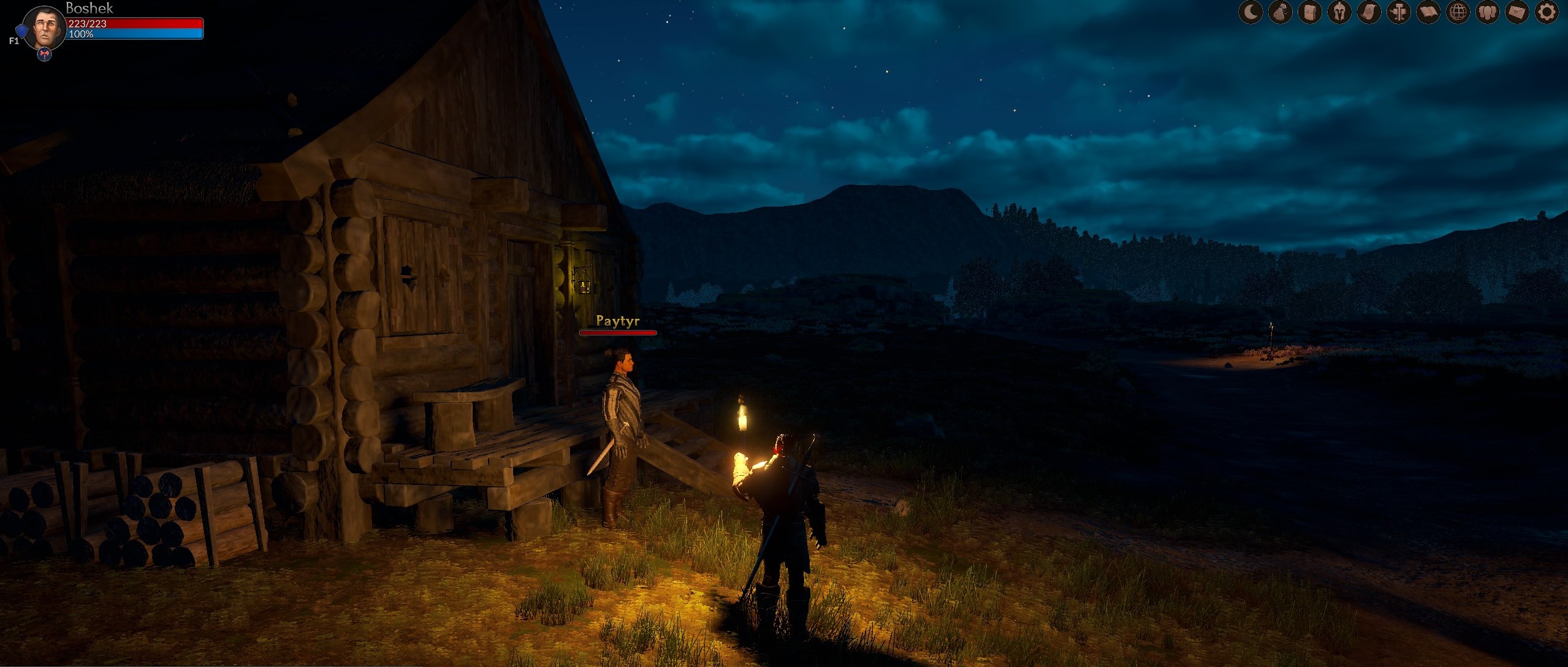1568x667 pixels.
Task: Open the envelope messages icon
Action: (1517, 12)
